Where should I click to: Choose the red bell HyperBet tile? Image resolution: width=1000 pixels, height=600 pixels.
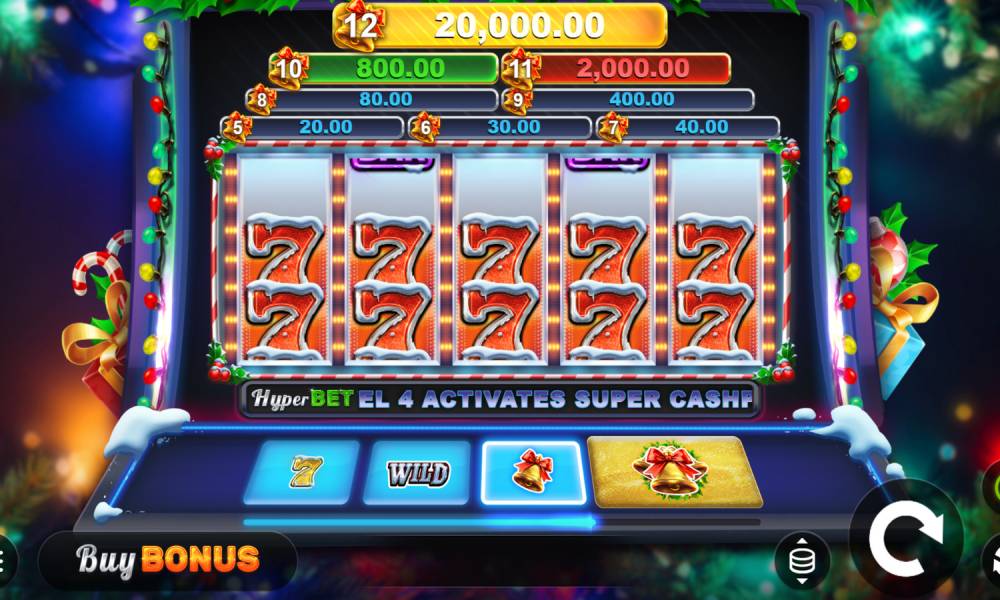tap(532, 472)
